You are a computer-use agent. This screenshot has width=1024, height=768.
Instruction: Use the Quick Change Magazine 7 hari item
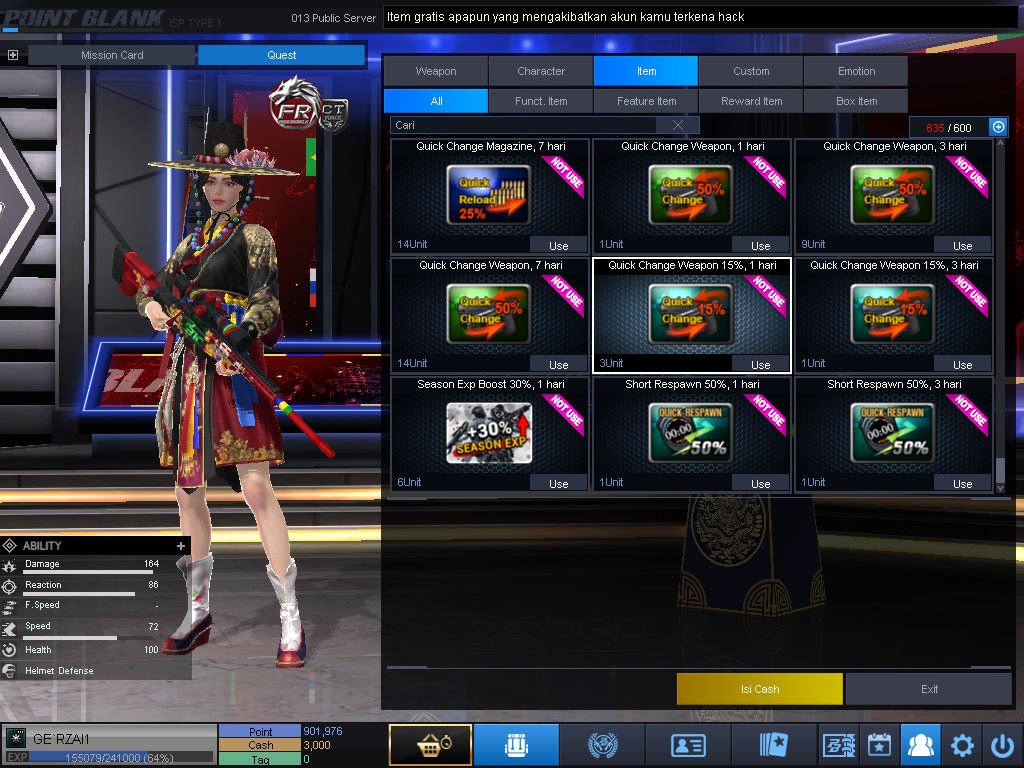coord(558,246)
